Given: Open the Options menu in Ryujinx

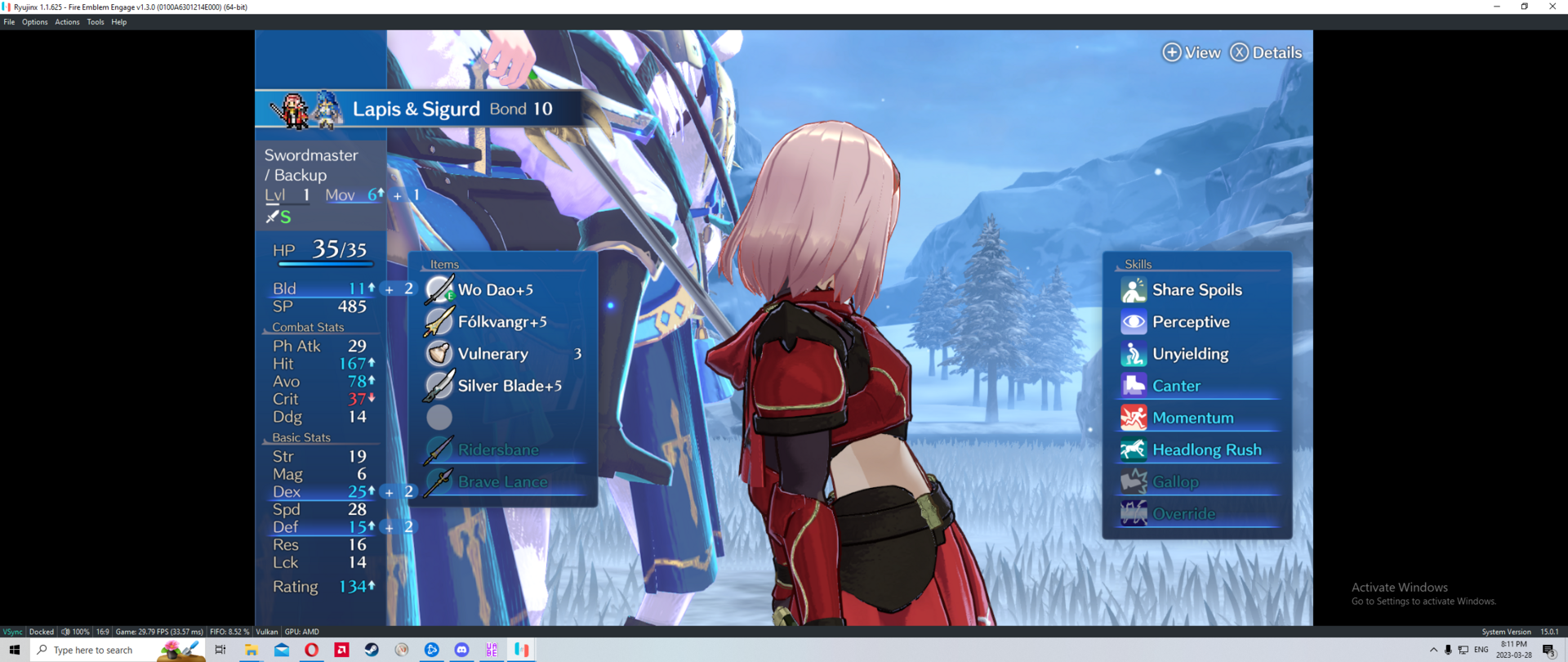Looking at the screenshot, I should click(34, 21).
